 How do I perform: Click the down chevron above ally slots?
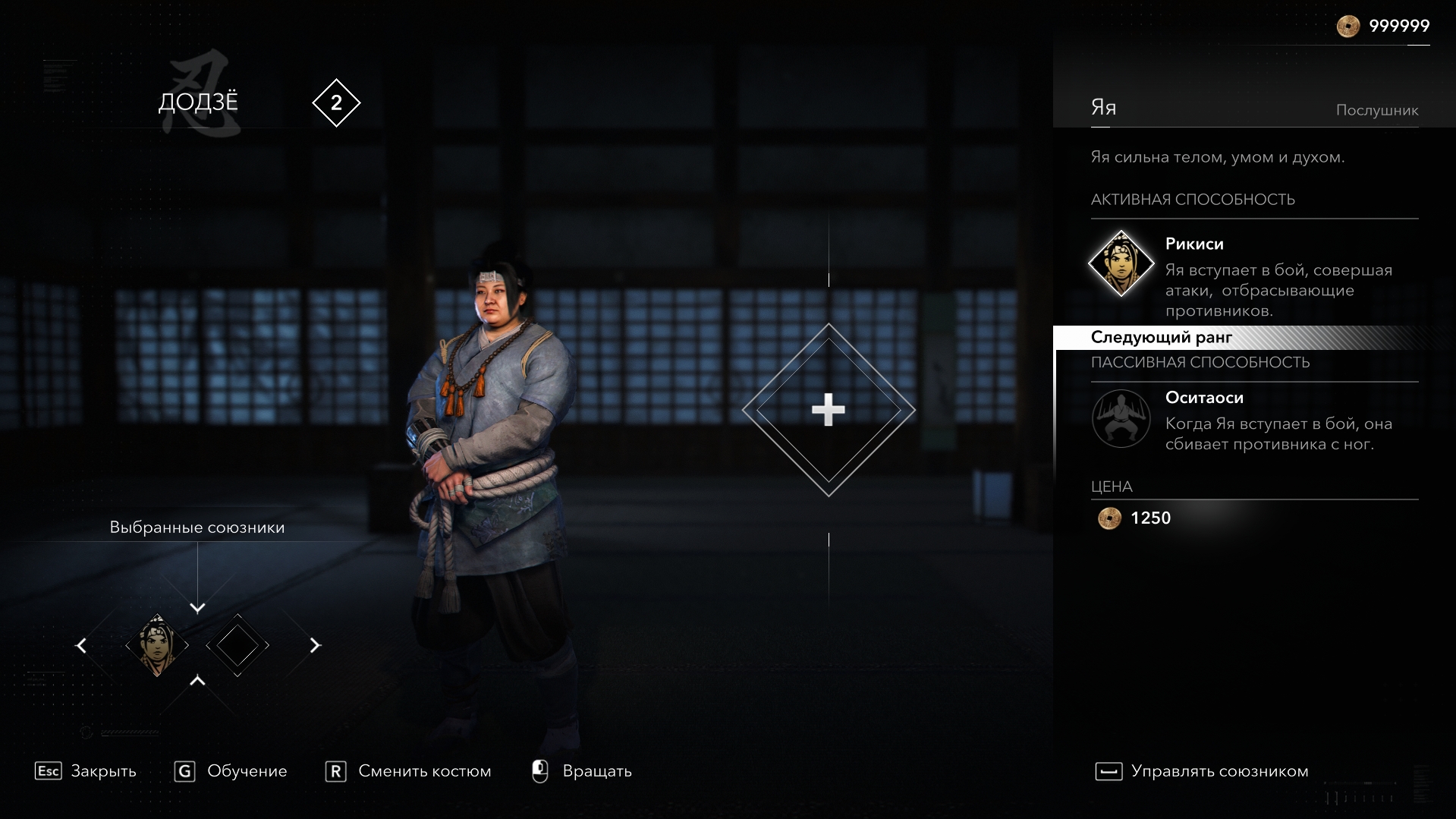tap(197, 608)
